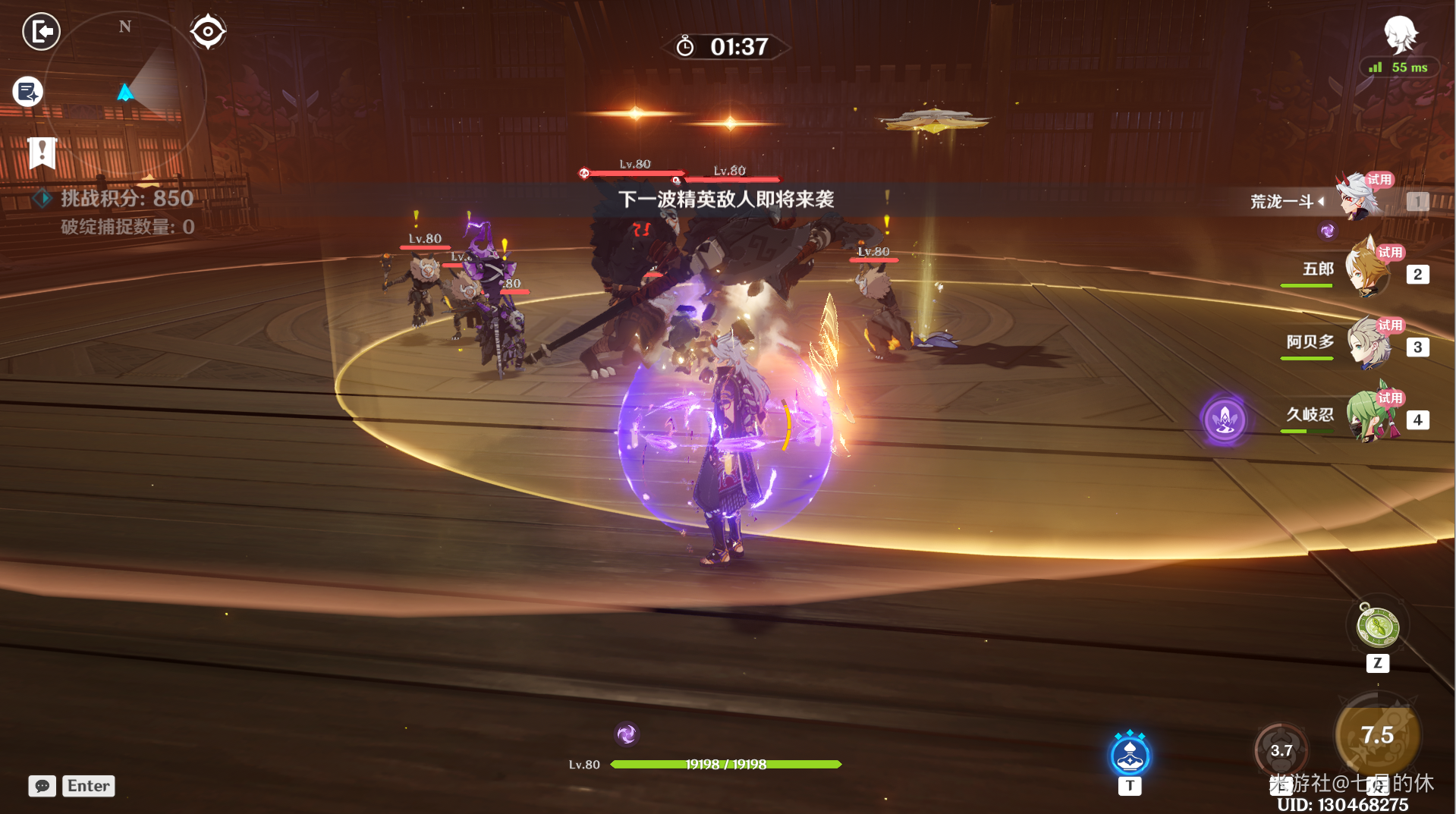Use the blue potion quick-item icon

point(1130,756)
